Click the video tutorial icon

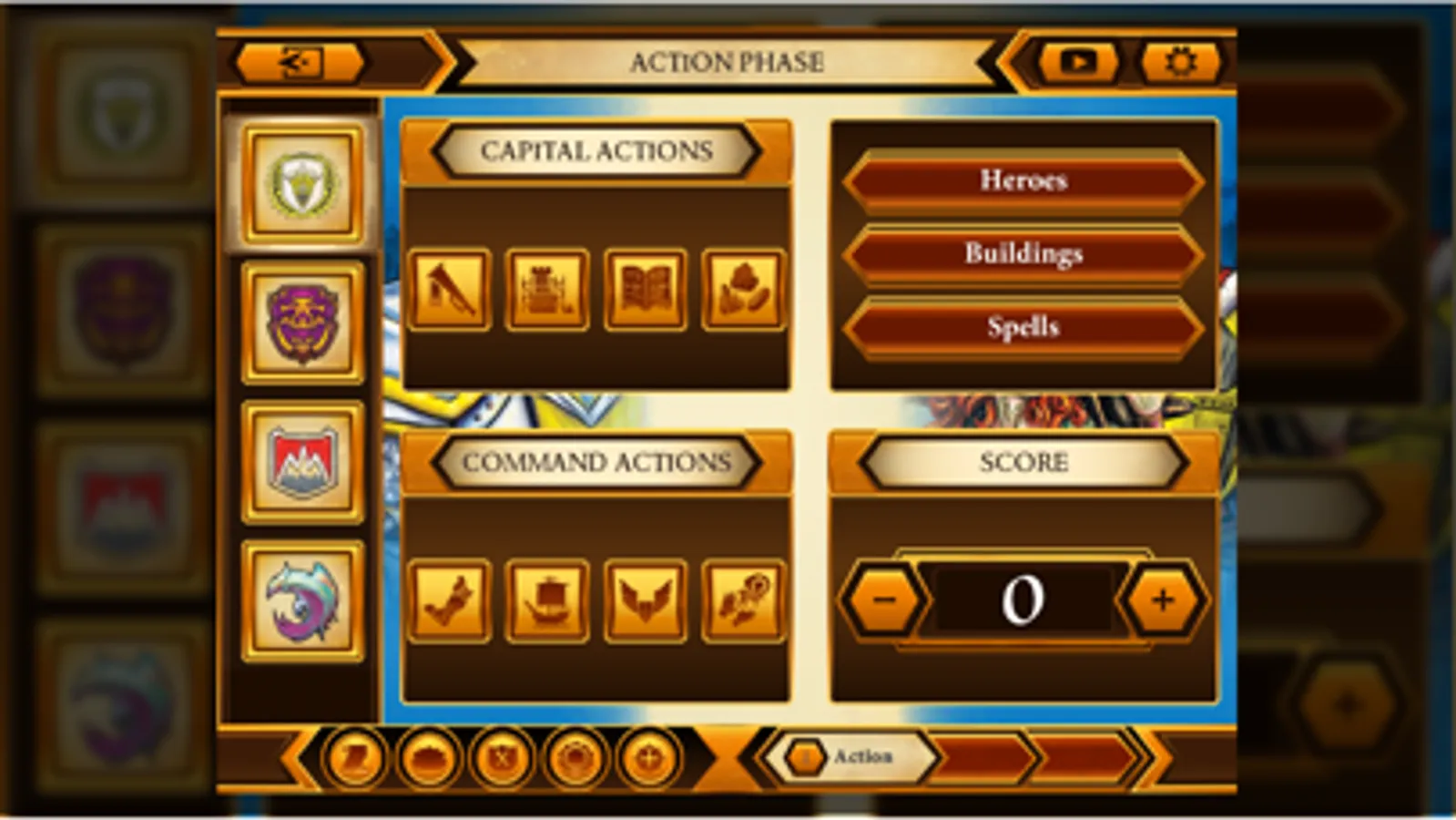click(1080, 61)
